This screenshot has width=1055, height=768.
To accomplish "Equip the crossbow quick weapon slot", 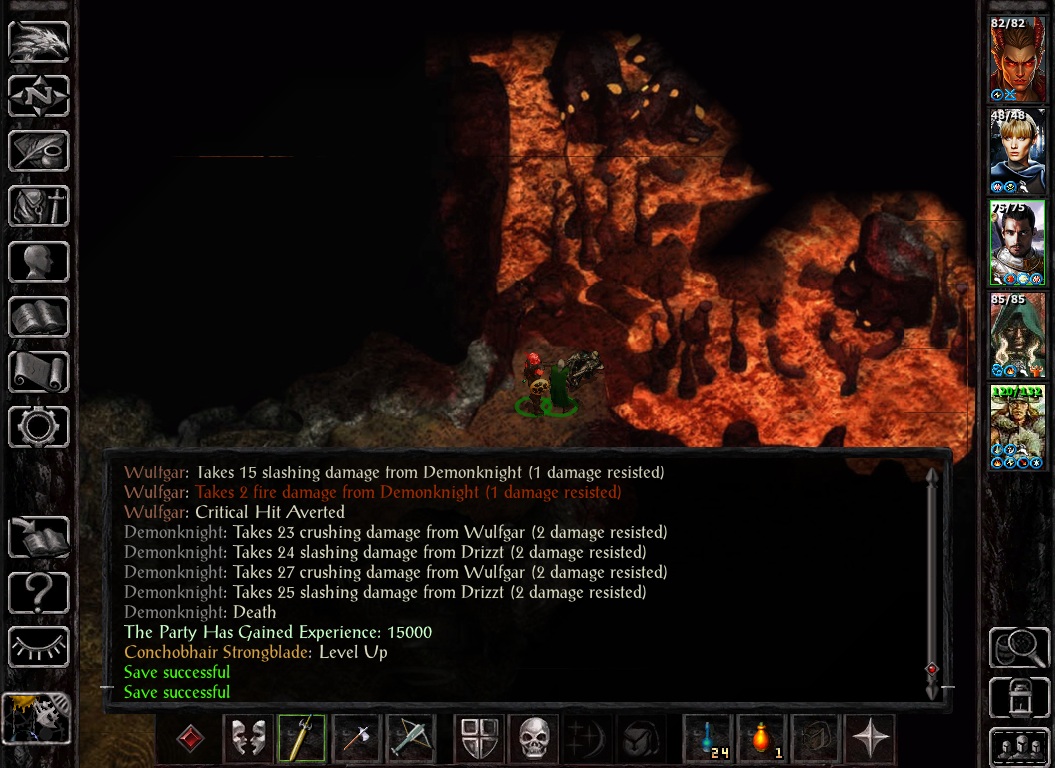I will click(x=409, y=740).
